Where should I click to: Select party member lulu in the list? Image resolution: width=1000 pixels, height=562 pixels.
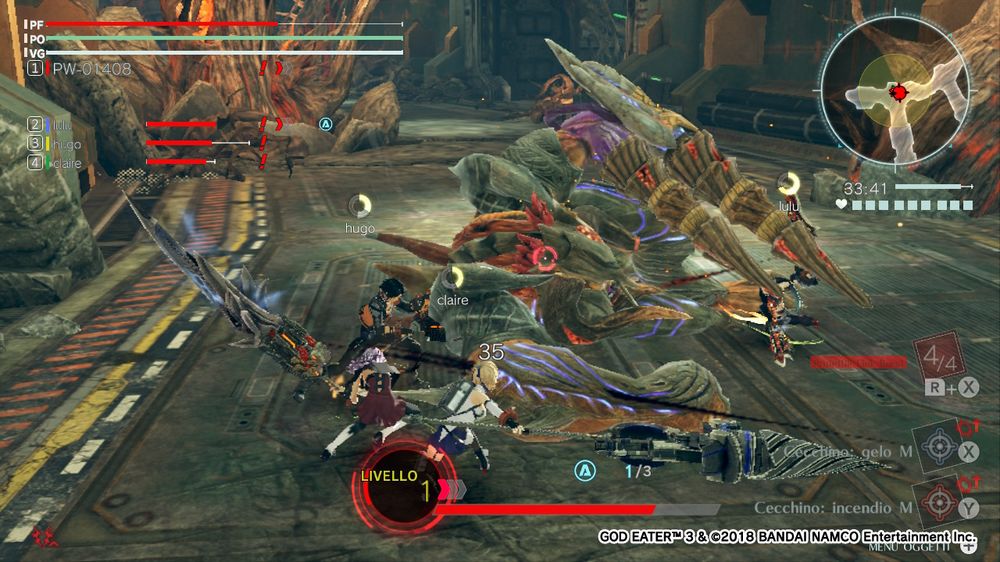(62, 125)
